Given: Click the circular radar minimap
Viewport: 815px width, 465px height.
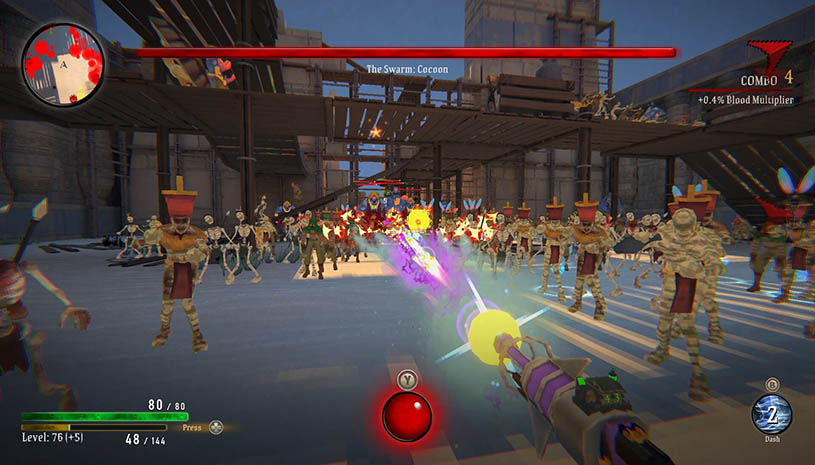Looking at the screenshot, I should tap(63, 65).
